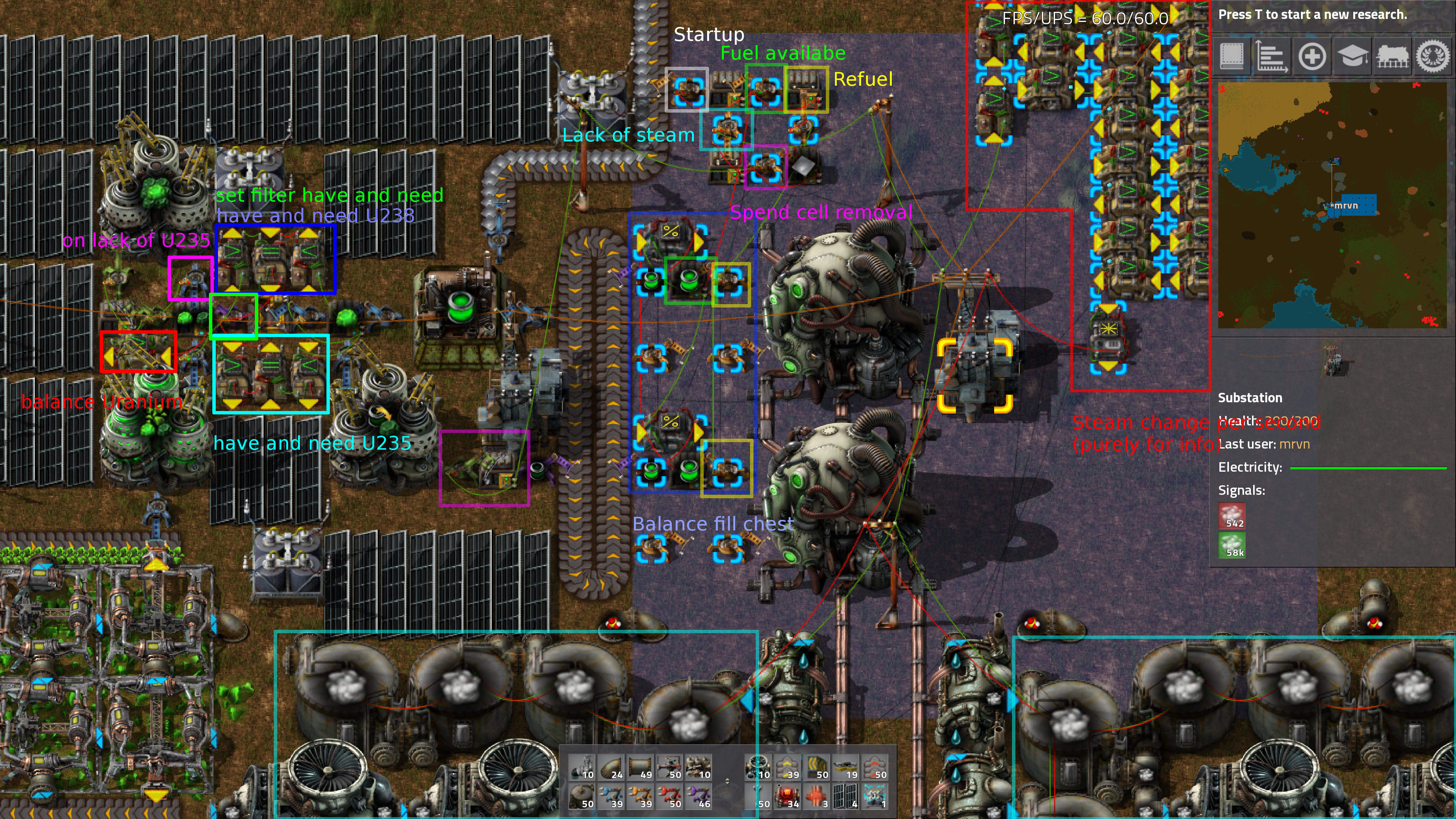The image size is (1456, 819).
Task: Open tutorials with the graduation cap button
Action: tap(1352, 56)
